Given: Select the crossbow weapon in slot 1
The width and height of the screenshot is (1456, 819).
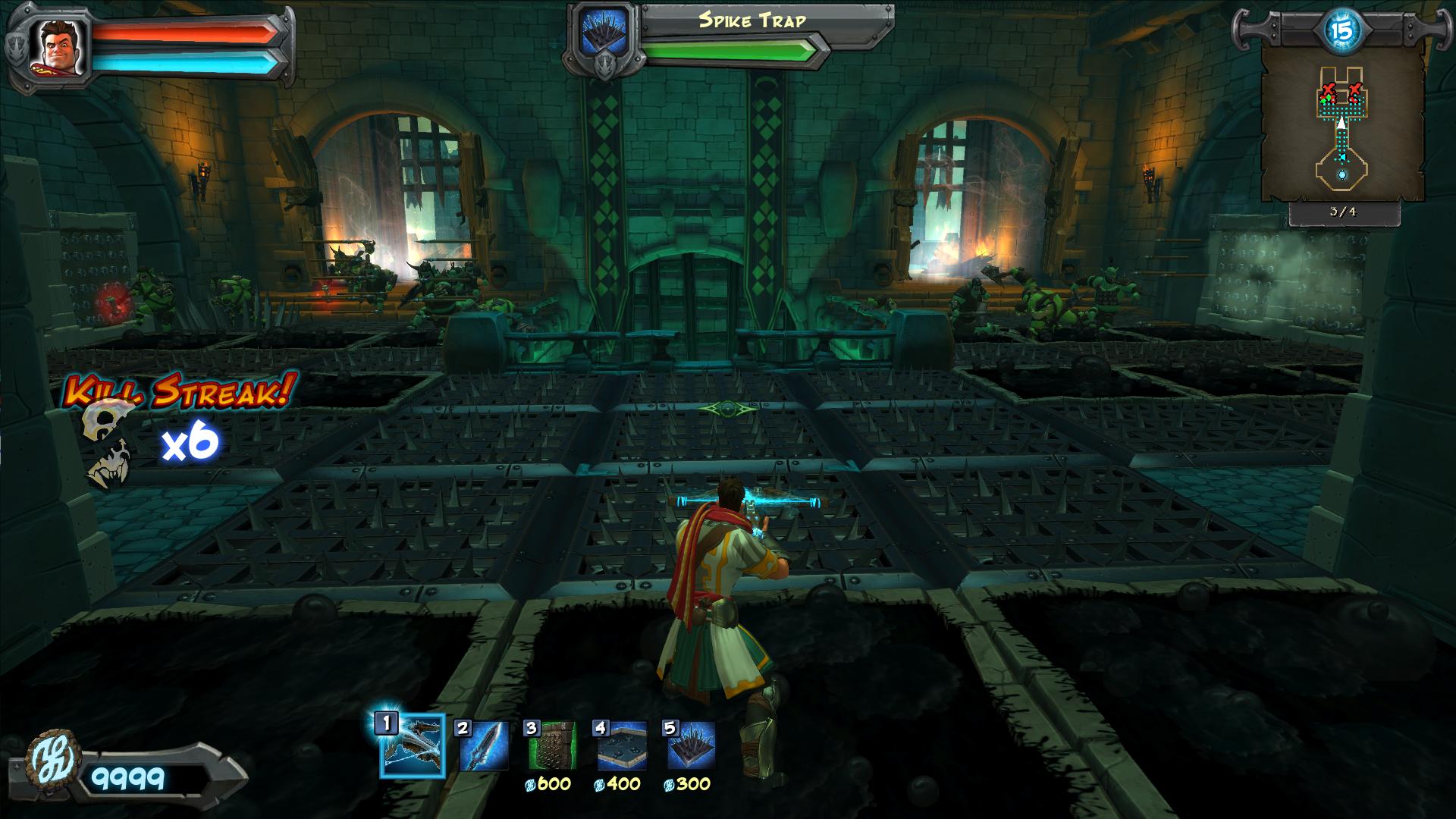Looking at the screenshot, I should tap(412, 746).
